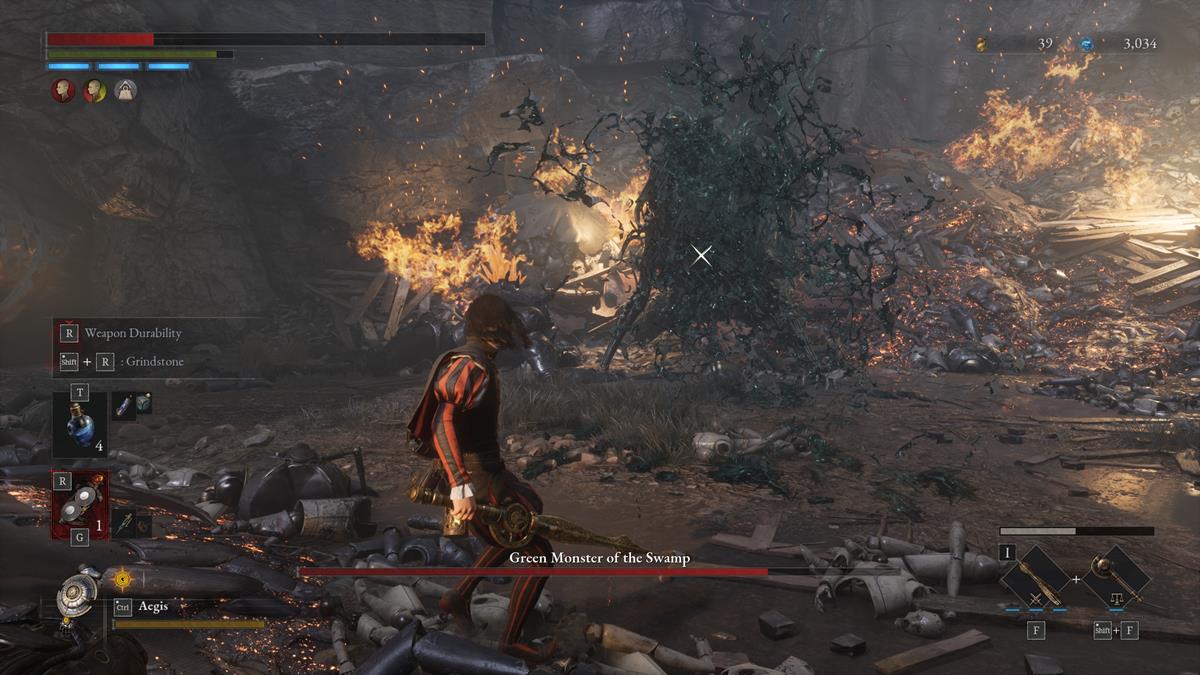Viewport: 1200px width, 675px height.
Task: Check the red-and-yellow head status effect icon
Action: point(94,91)
